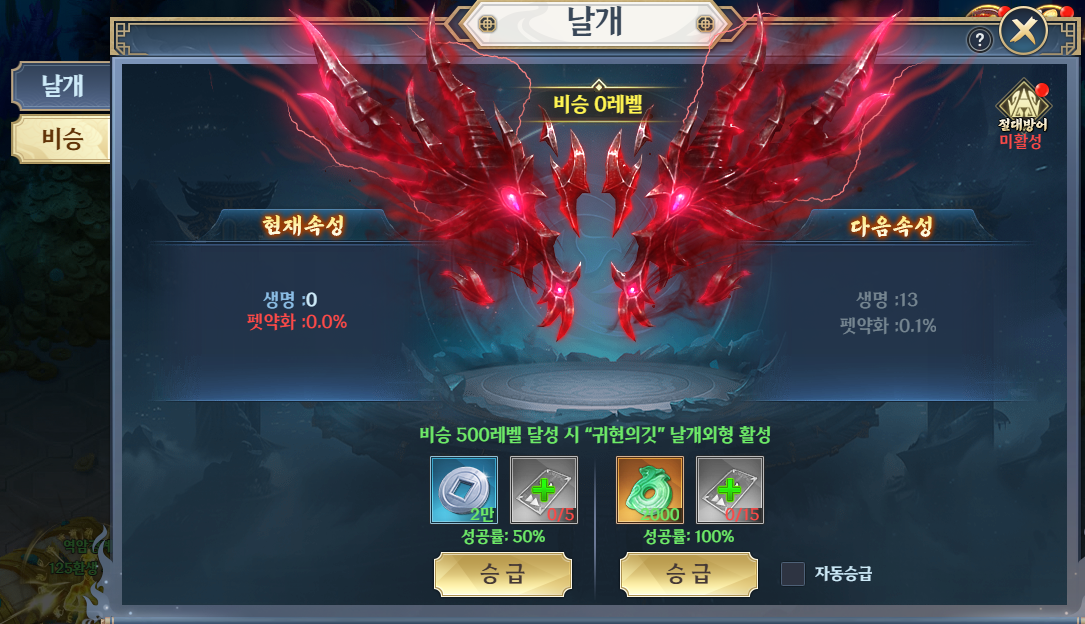
Task: Click 승급 with 50% success rate
Action: pyautogui.click(x=503, y=574)
